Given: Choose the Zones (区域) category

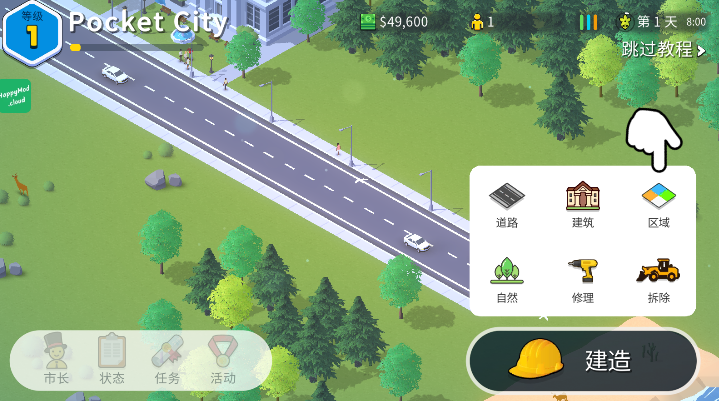Looking at the screenshot, I should [x=658, y=203].
